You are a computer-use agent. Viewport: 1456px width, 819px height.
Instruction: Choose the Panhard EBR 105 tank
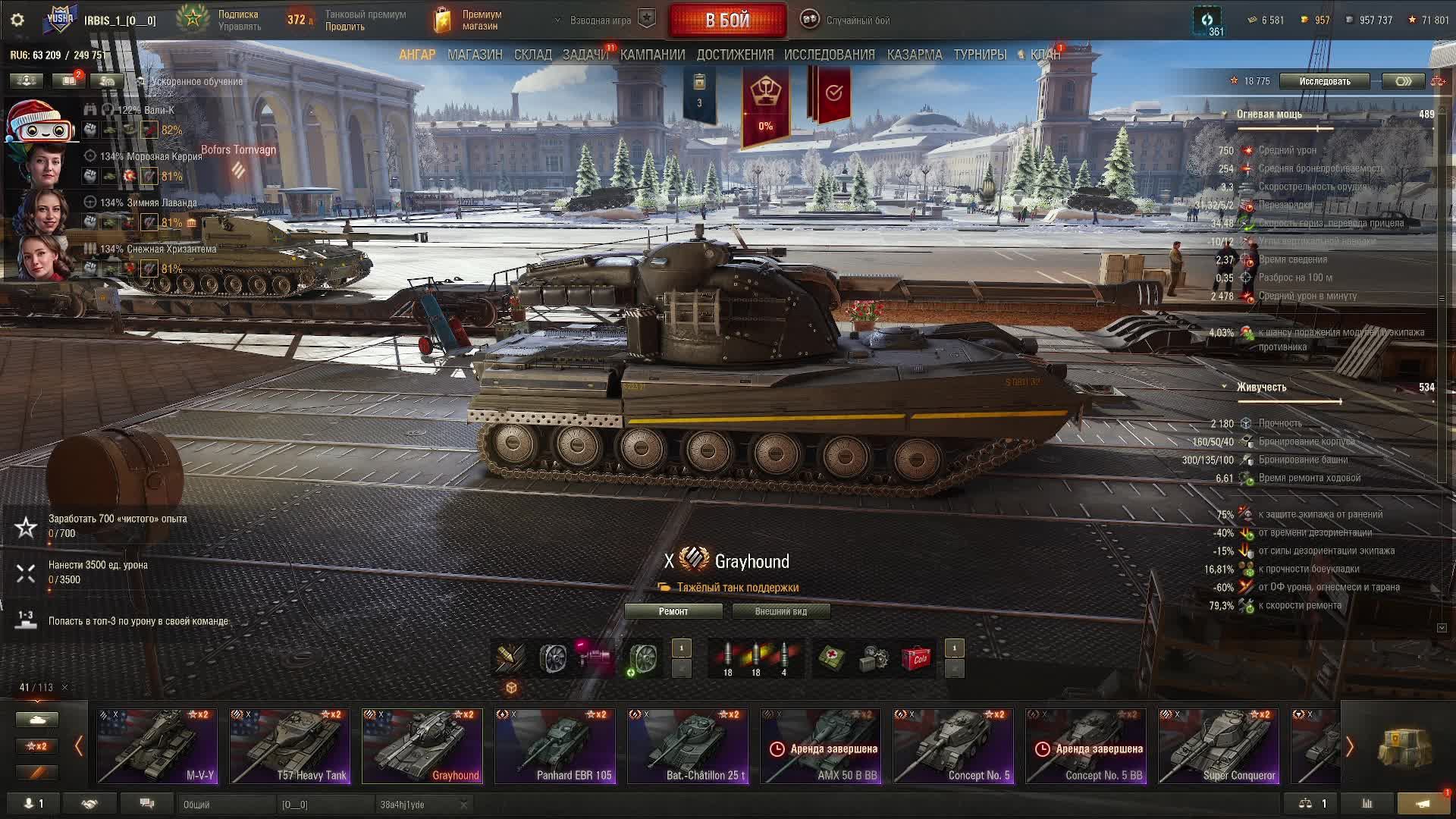coord(555,746)
